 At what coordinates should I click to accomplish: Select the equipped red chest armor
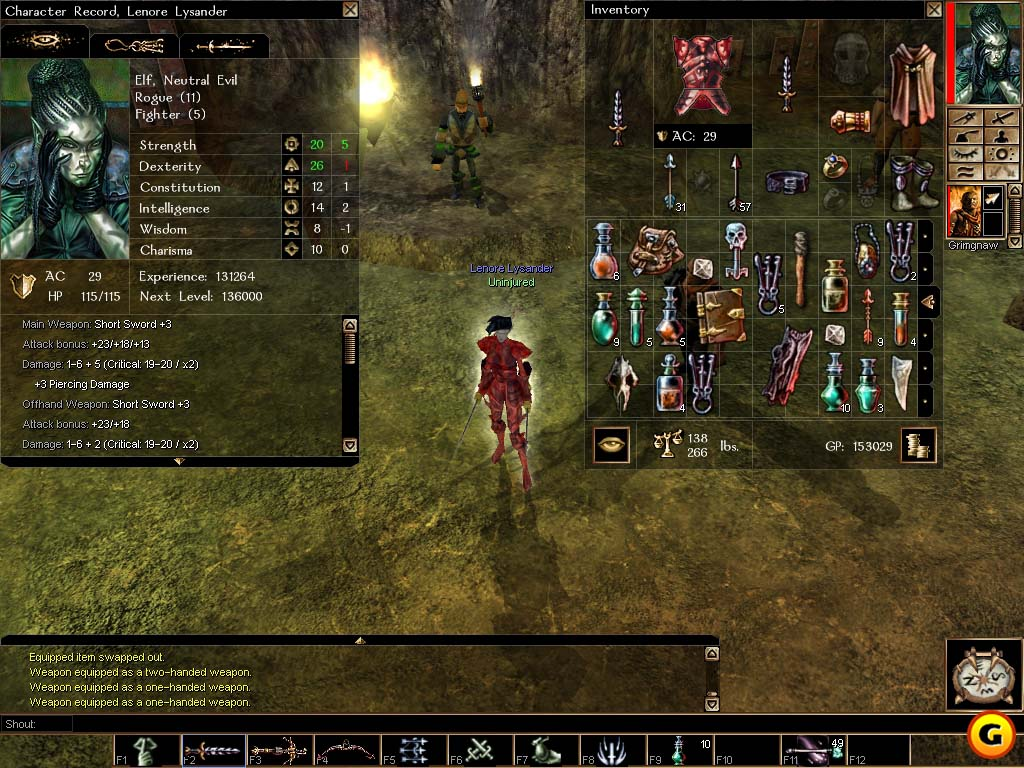click(x=701, y=74)
